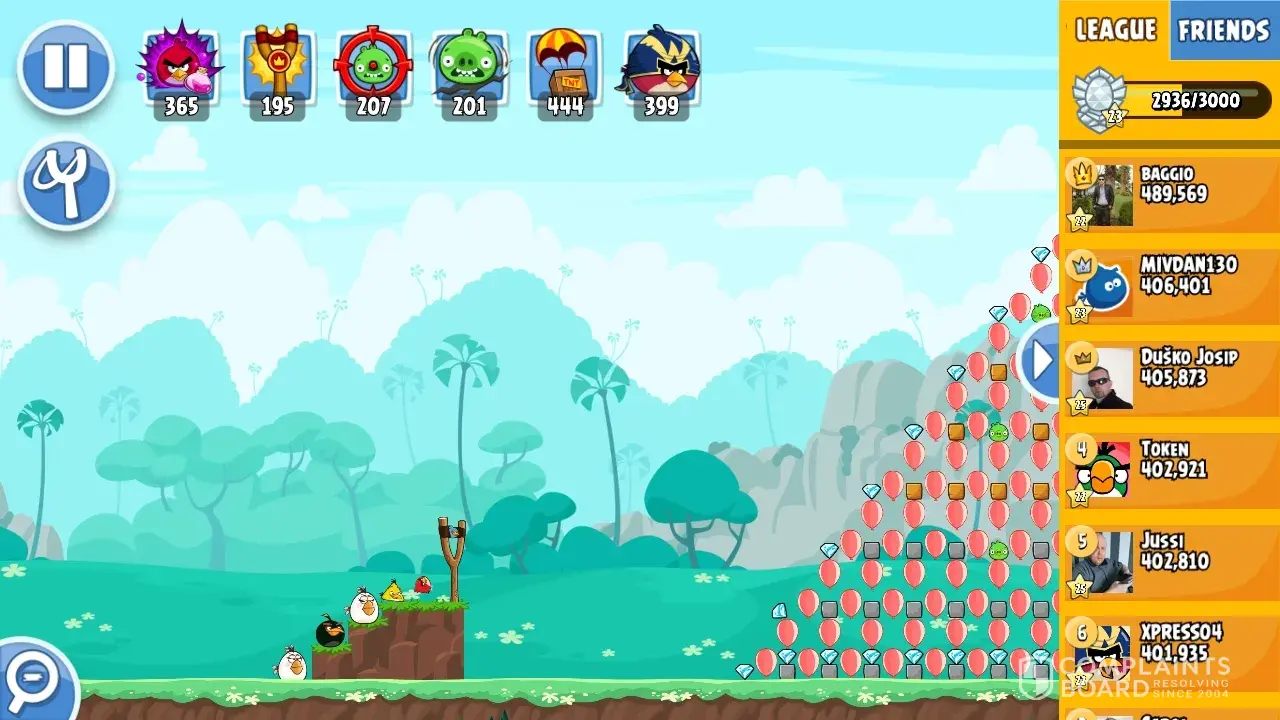Open XPRESS04's leaderboard entry
Image resolution: width=1280 pixels, height=720 pixels.
click(x=1170, y=652)
